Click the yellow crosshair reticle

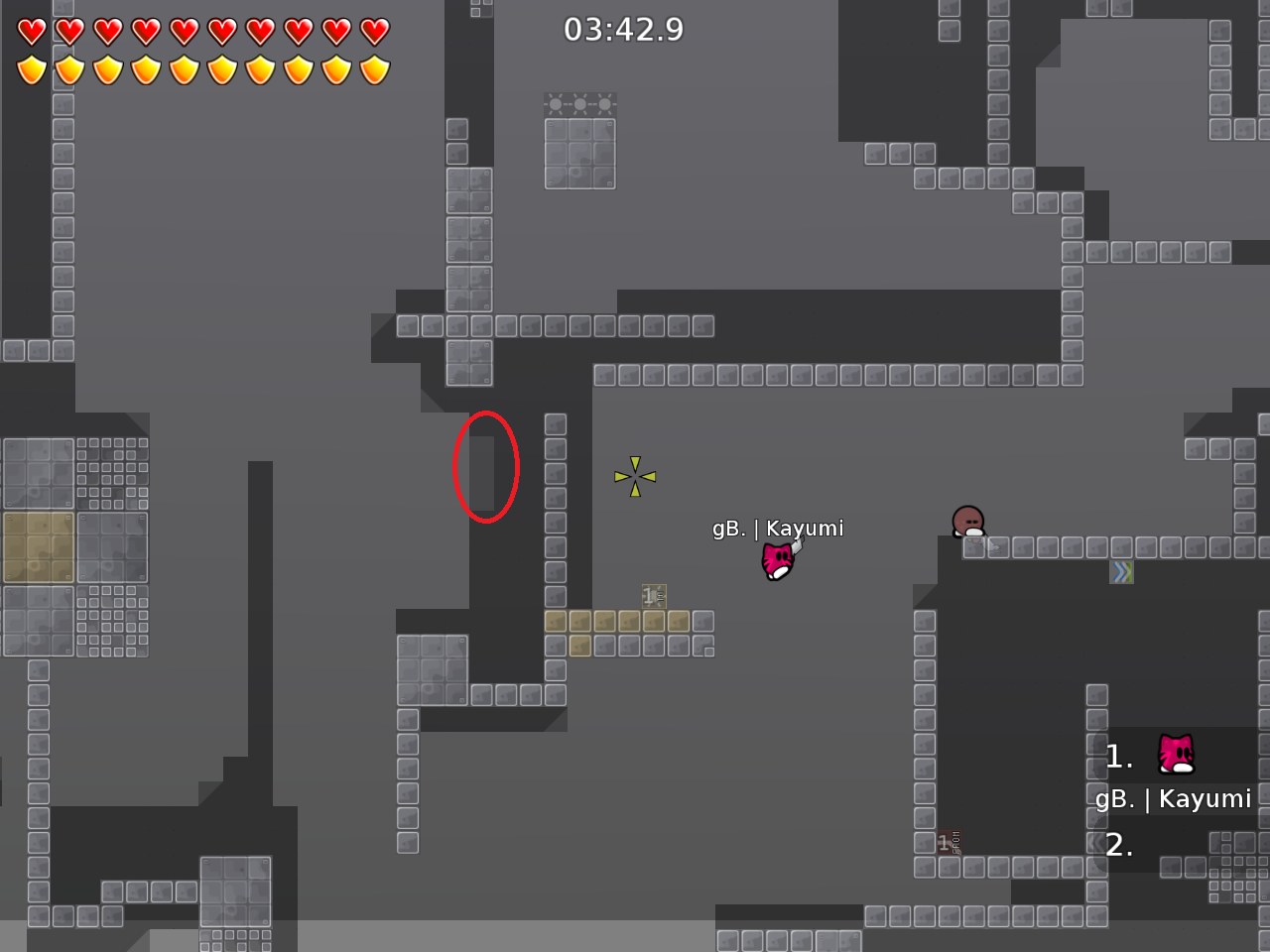coord(633,475)
